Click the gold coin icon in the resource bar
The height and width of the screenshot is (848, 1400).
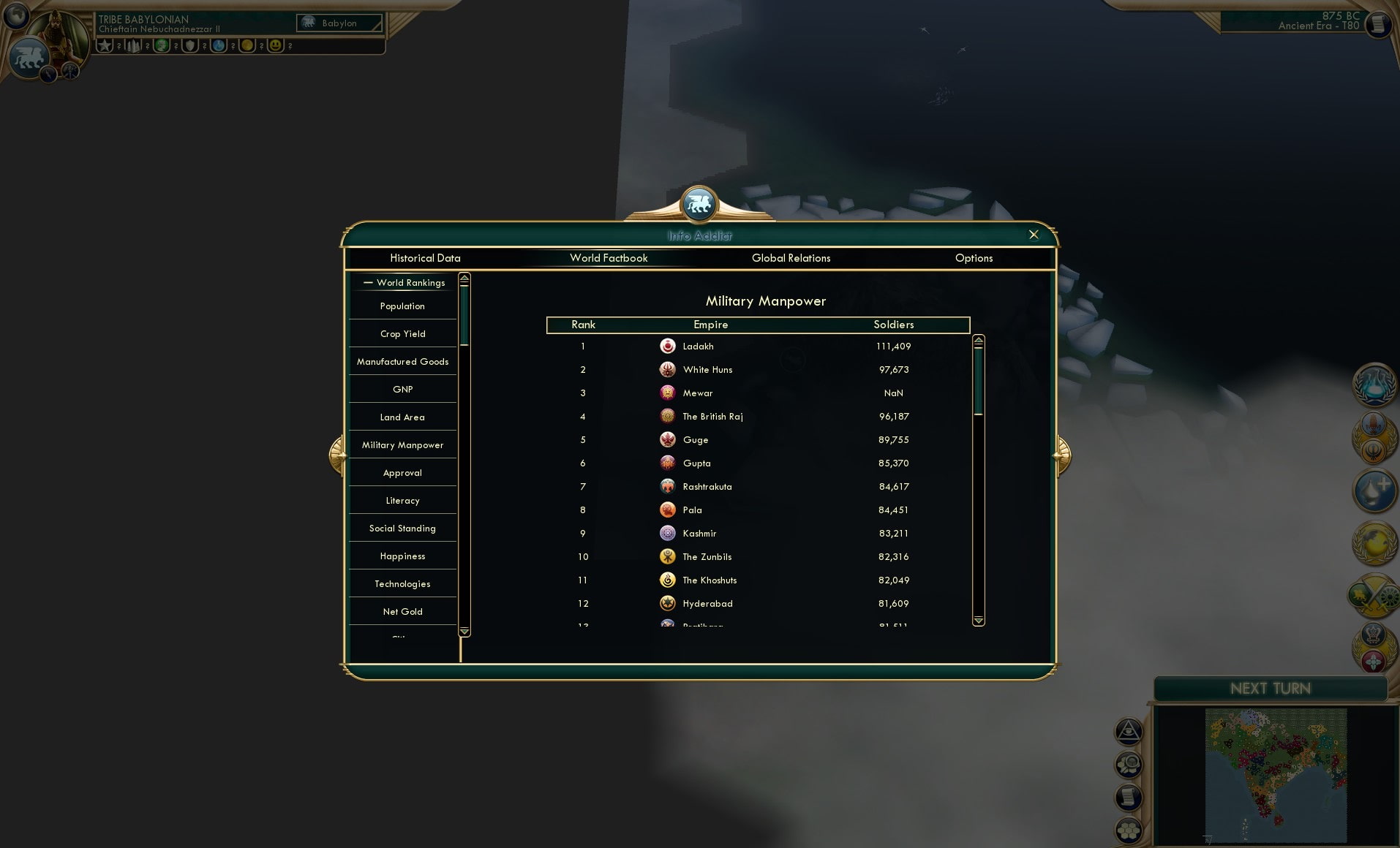(x=247, y=46)
